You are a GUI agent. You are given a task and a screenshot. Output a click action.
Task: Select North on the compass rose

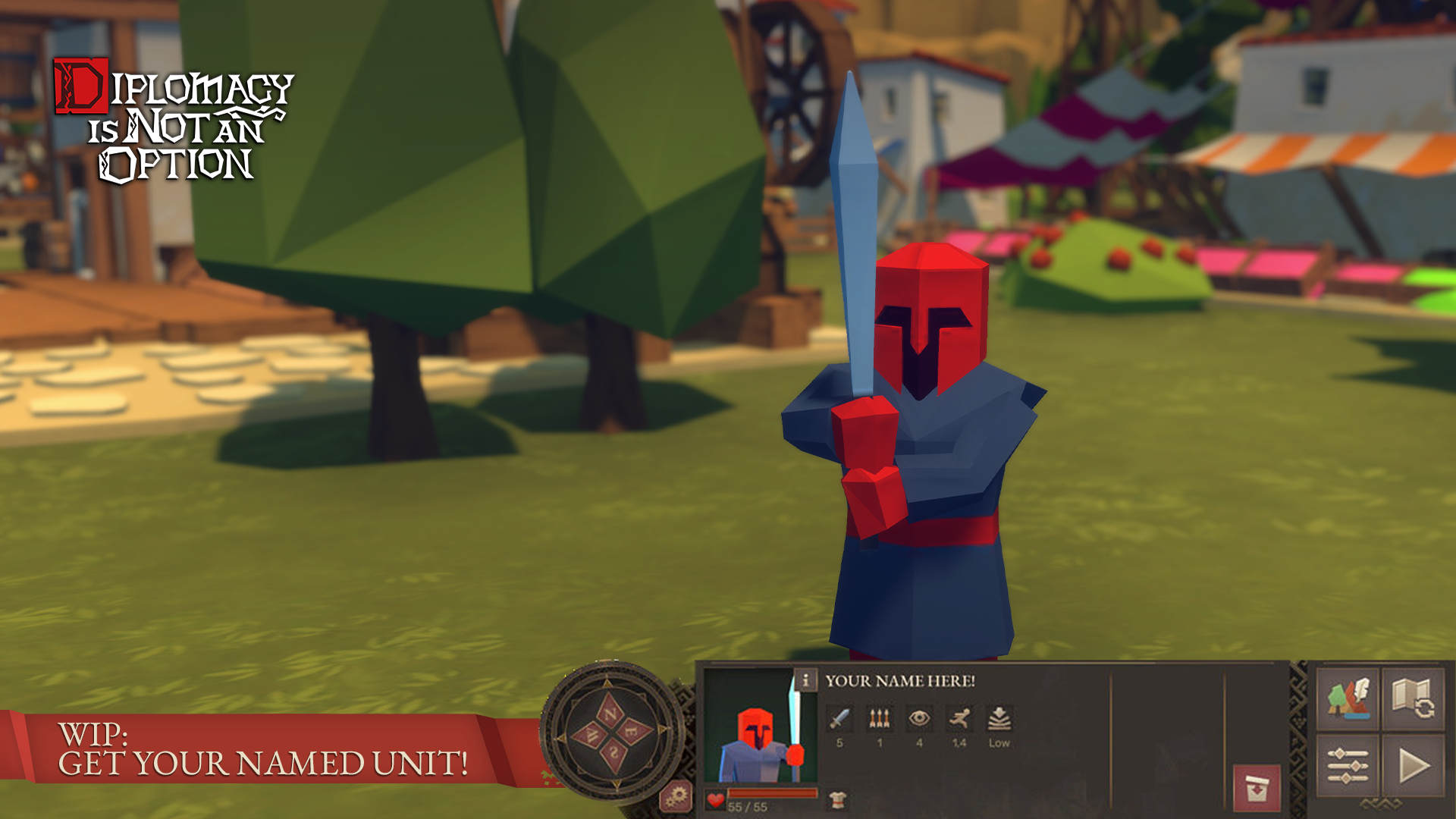pyautogui.click(x=611, y=712)
